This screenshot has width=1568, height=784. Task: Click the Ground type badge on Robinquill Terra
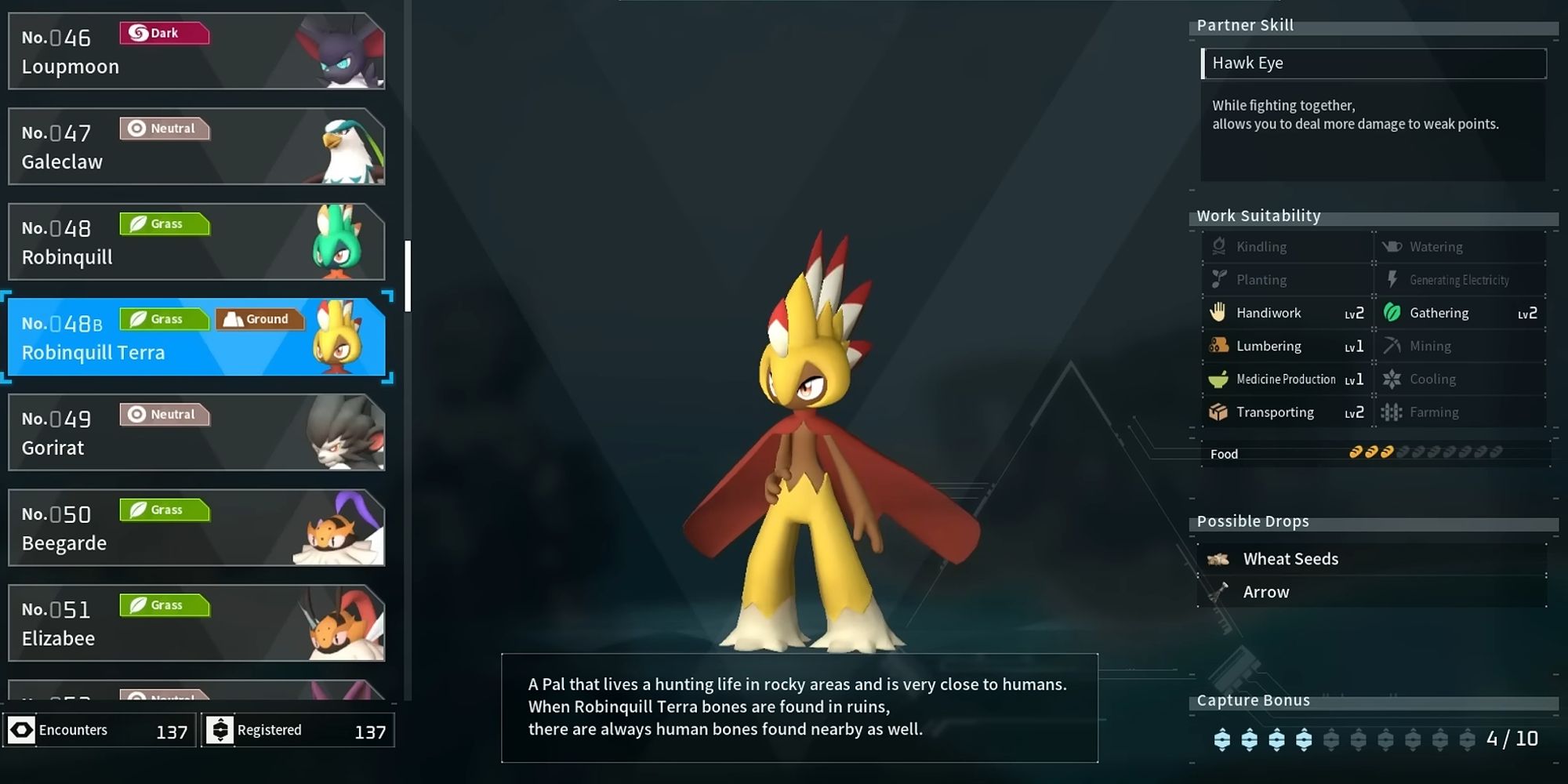pos(260,318)
